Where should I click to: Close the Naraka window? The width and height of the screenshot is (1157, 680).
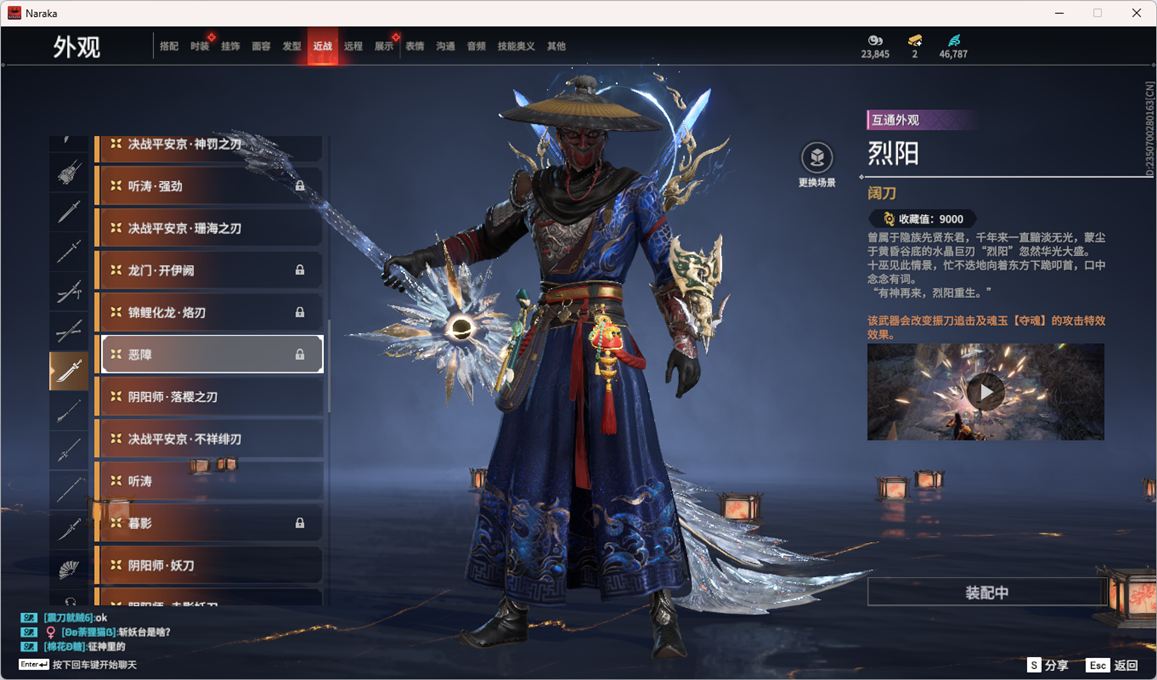pos(1136,13)
